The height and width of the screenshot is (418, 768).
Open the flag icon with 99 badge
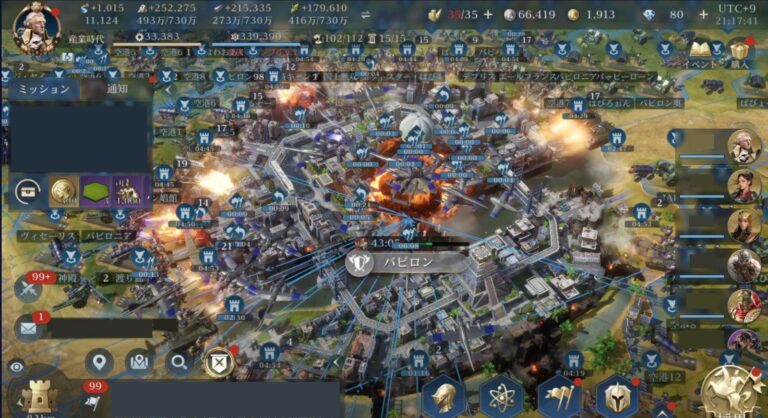(92, 399)
